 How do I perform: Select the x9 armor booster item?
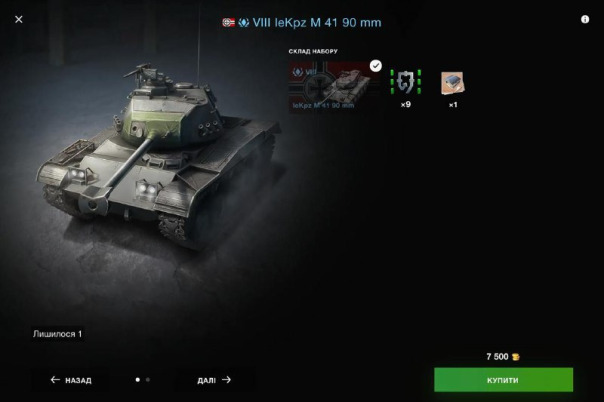pos(405,82)
